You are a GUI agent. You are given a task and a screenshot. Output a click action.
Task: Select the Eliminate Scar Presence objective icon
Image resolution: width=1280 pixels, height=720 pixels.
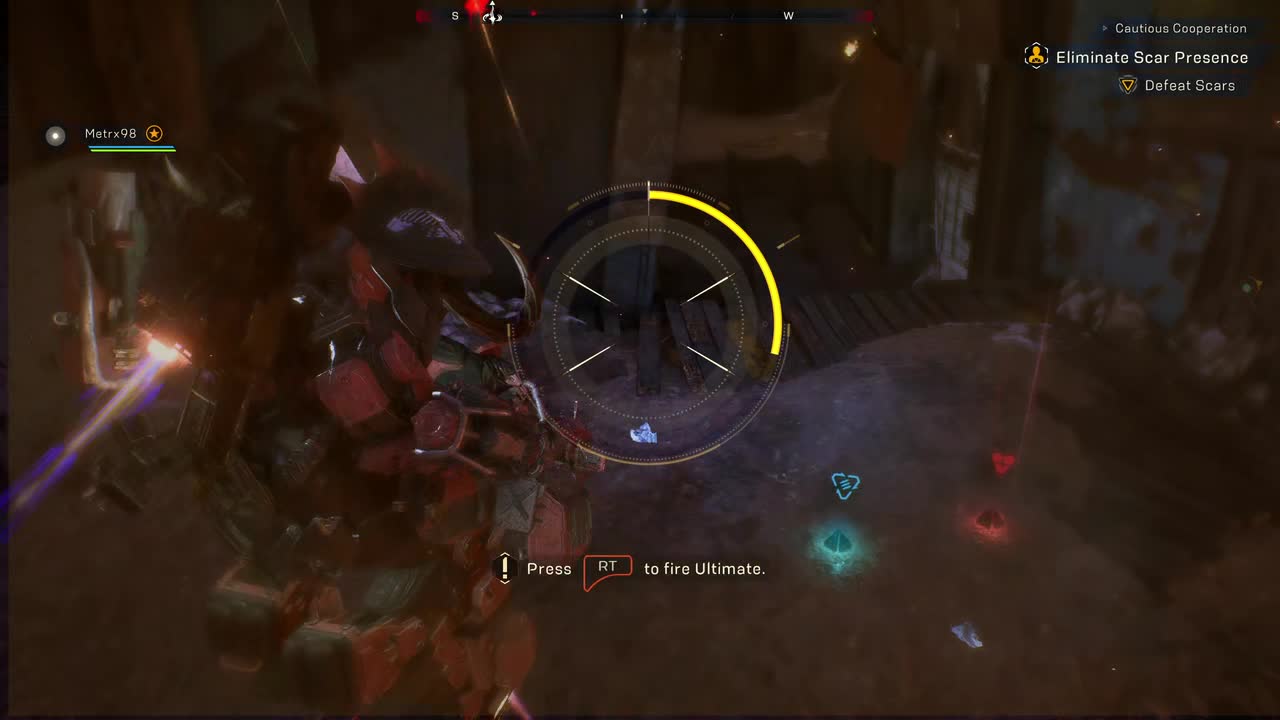click(1036, 56)
